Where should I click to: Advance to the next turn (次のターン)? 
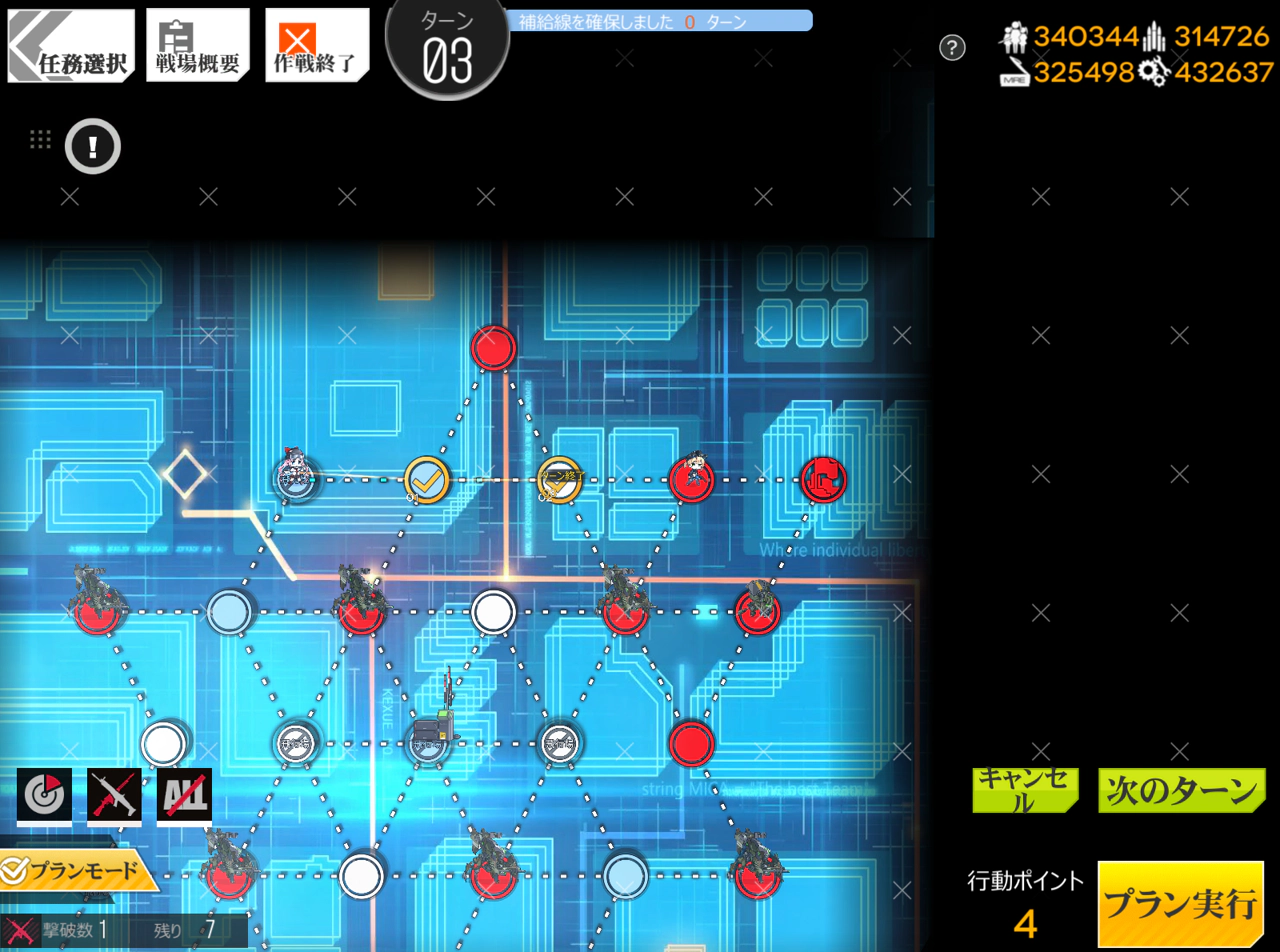pyautogui.click(x=1181, y=790)
